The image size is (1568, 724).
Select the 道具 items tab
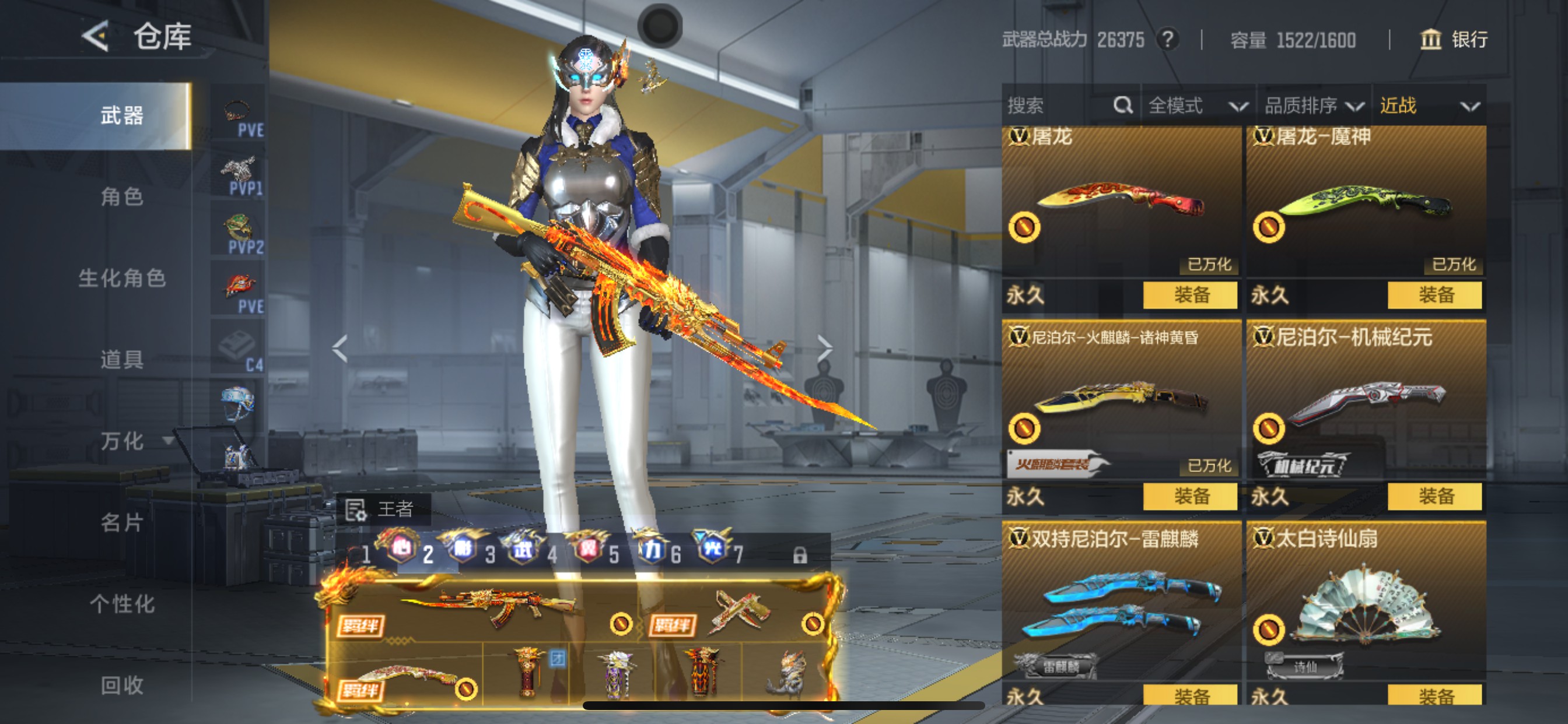coord(122,360)
